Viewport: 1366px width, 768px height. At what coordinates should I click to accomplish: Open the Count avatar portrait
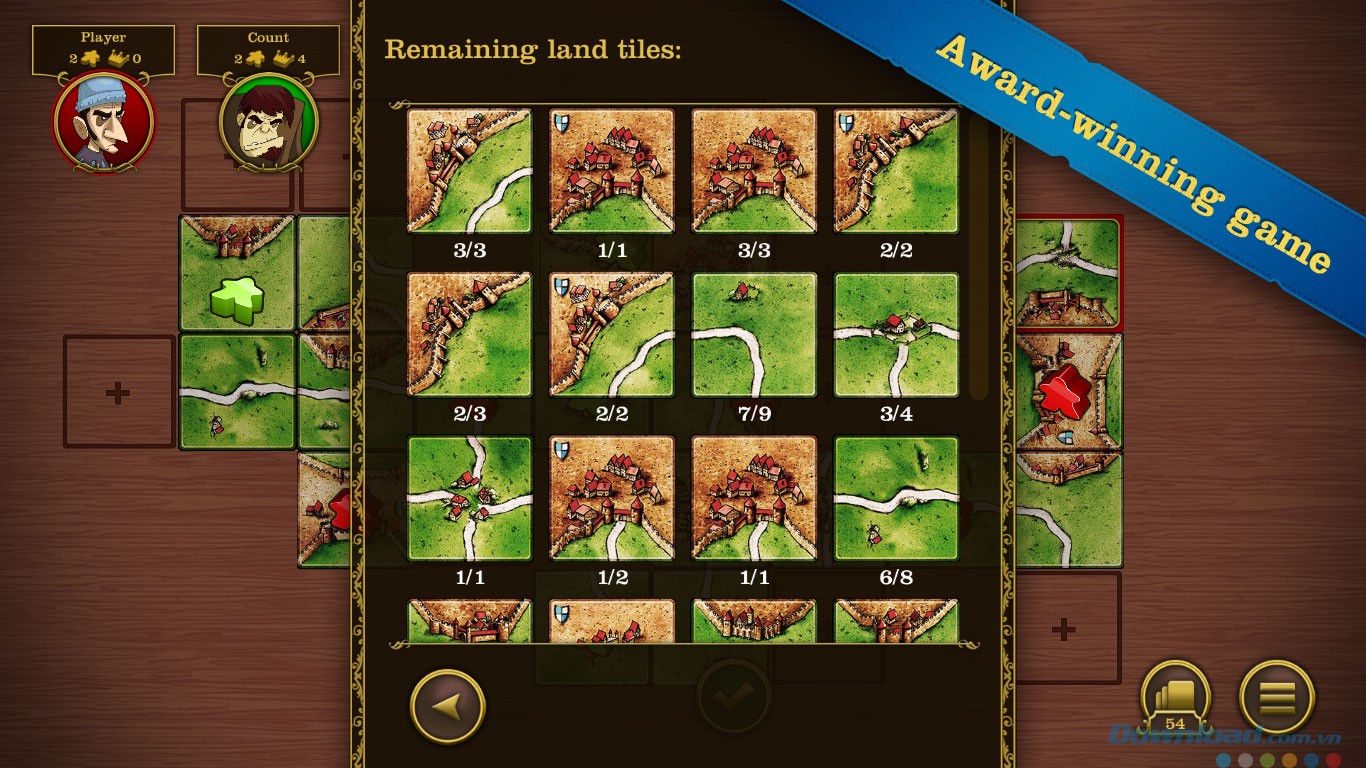pos(268,123)
